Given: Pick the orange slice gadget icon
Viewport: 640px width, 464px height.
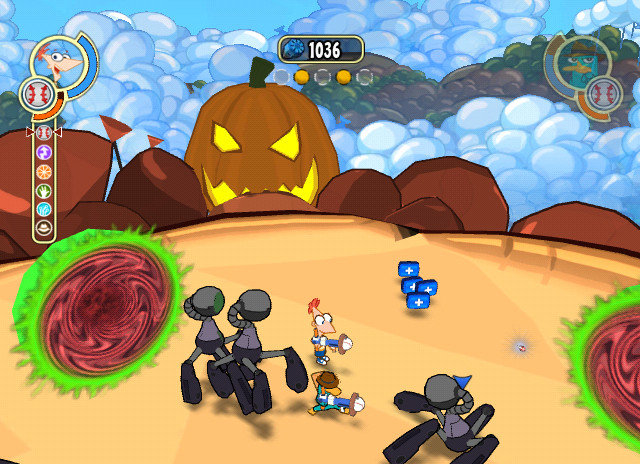Looking at the screenshot, I should coord(44,171).
